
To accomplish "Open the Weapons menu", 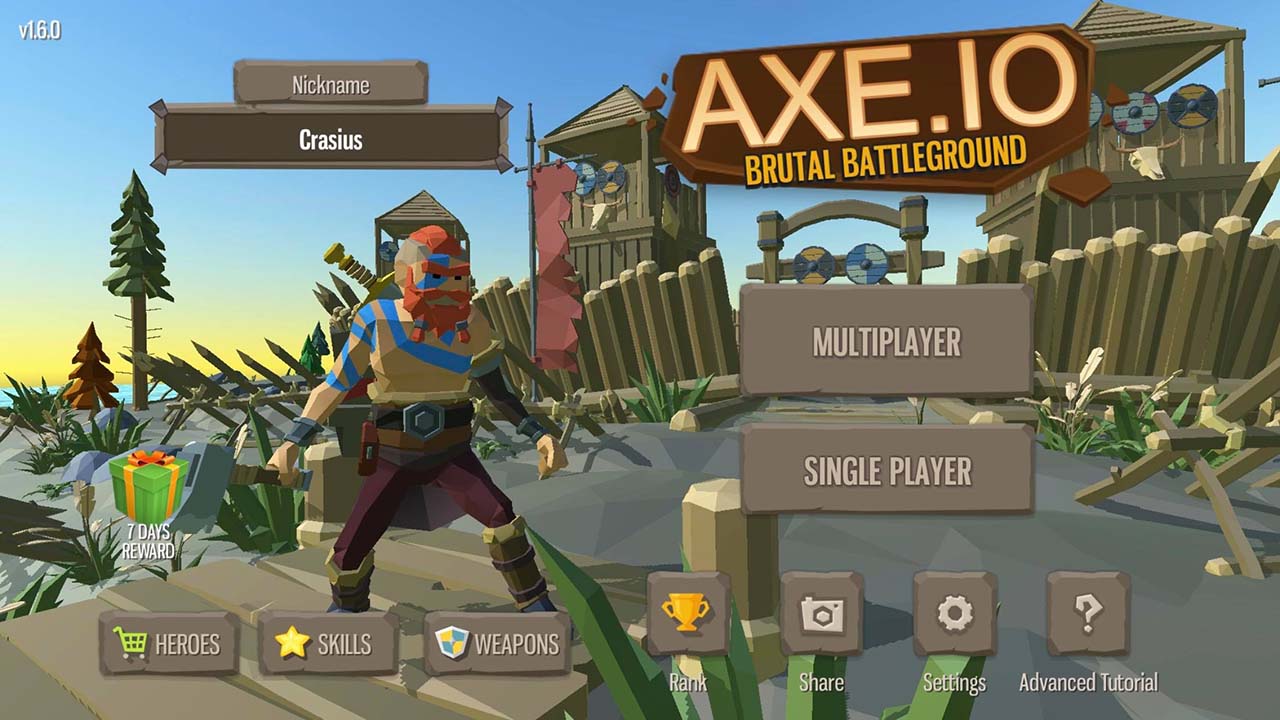I will 500,645.
